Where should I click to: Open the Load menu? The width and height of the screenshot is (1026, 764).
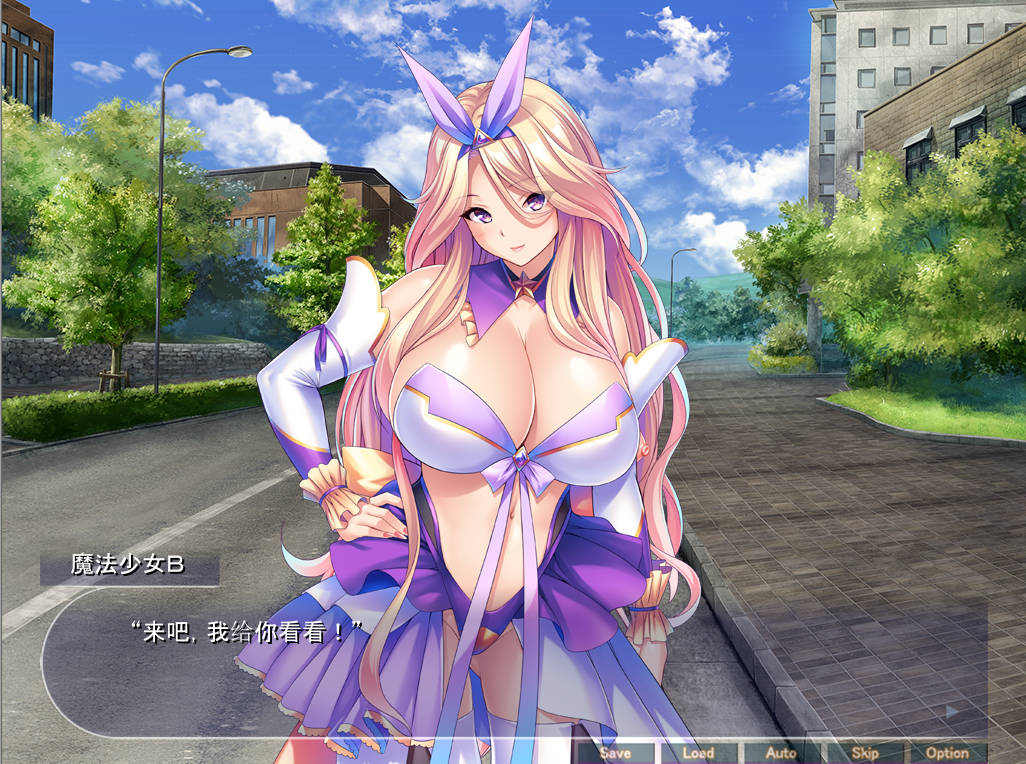(x=698, y=753)
